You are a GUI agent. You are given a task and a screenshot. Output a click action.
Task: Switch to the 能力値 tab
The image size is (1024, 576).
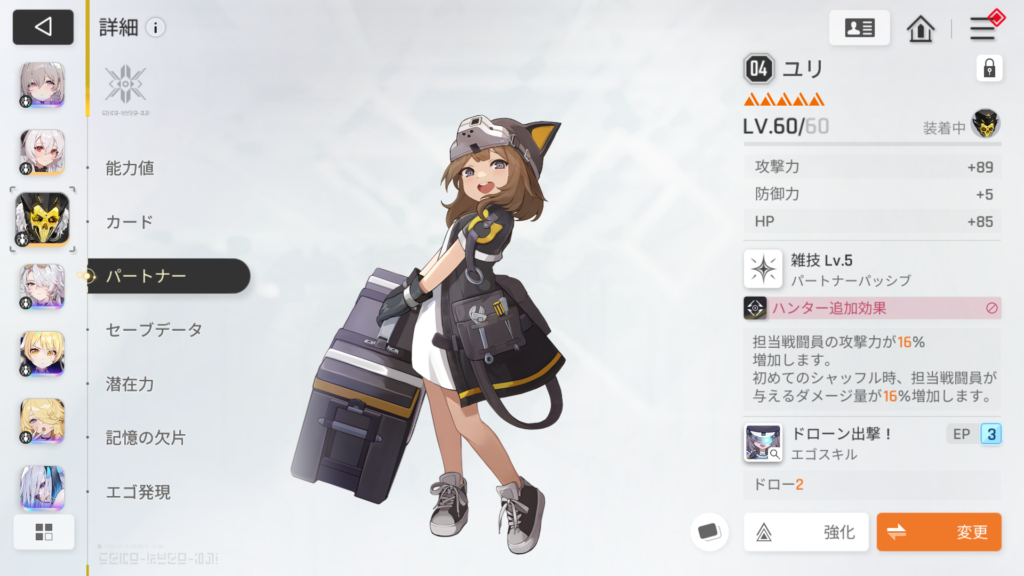click(x=130, y=168)
